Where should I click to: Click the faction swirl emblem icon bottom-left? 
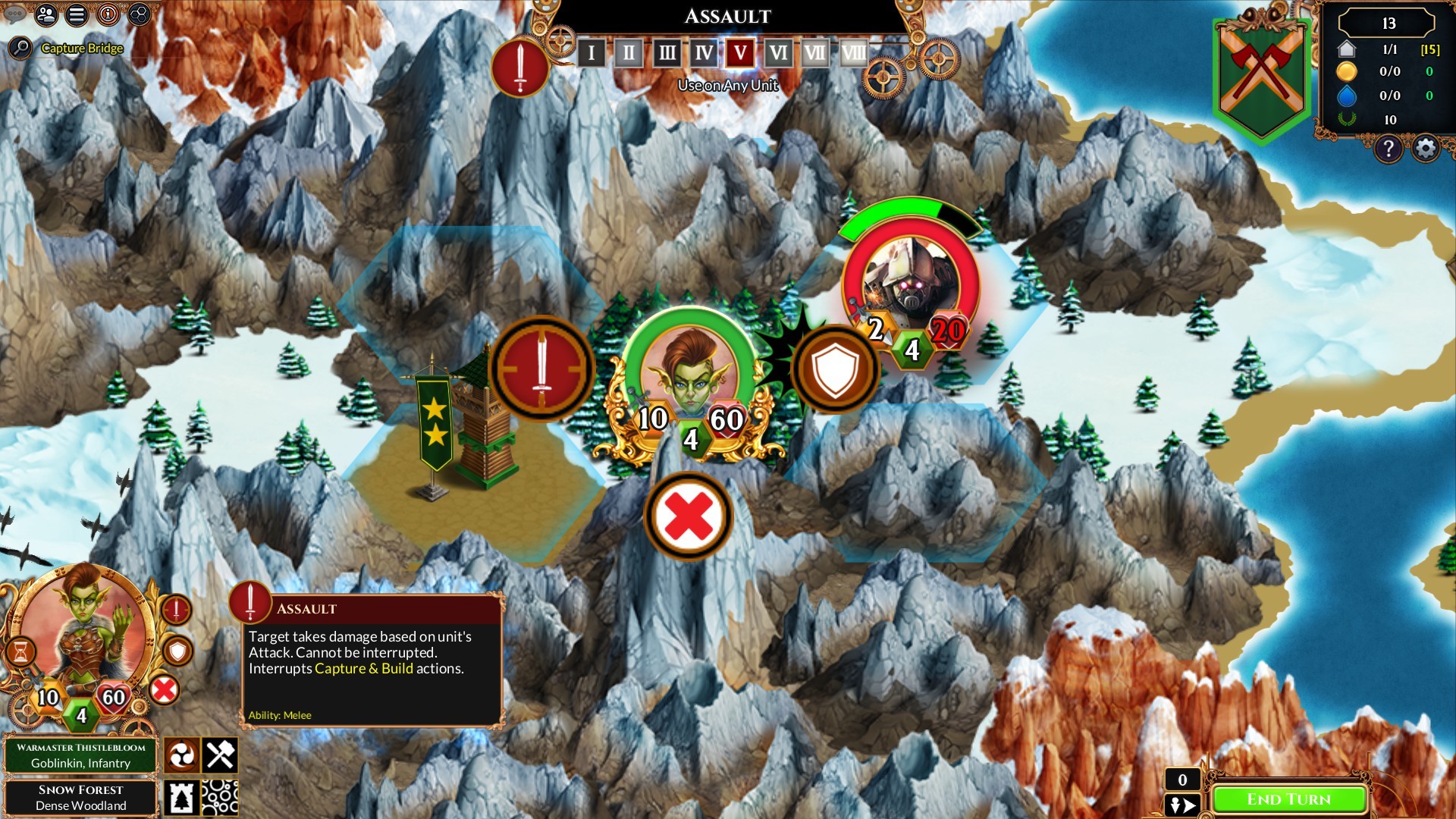[x=180, y=755]
